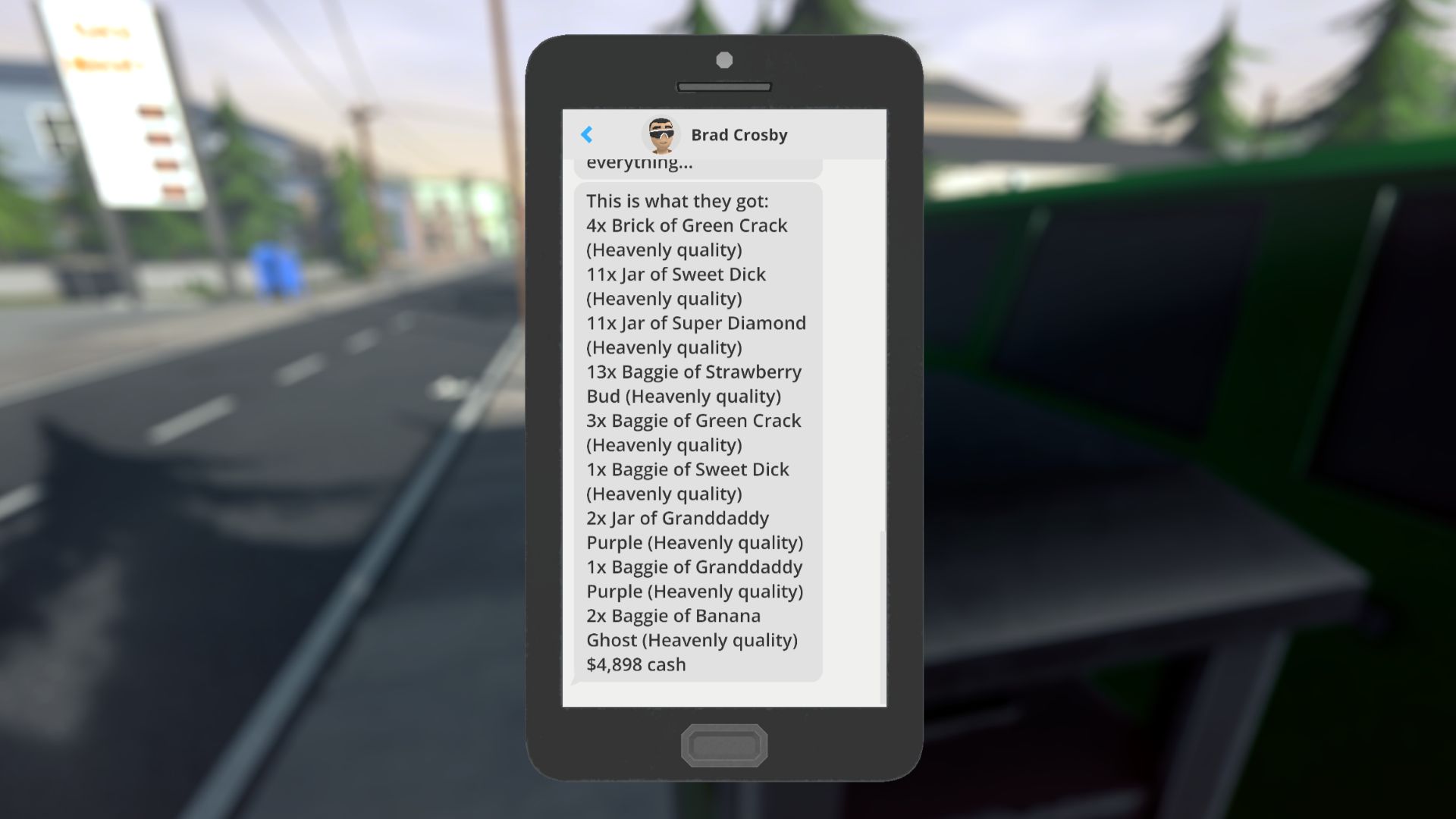
Task: Click the 4x Brick of Green Crack line
Action: tap(687, 225)
